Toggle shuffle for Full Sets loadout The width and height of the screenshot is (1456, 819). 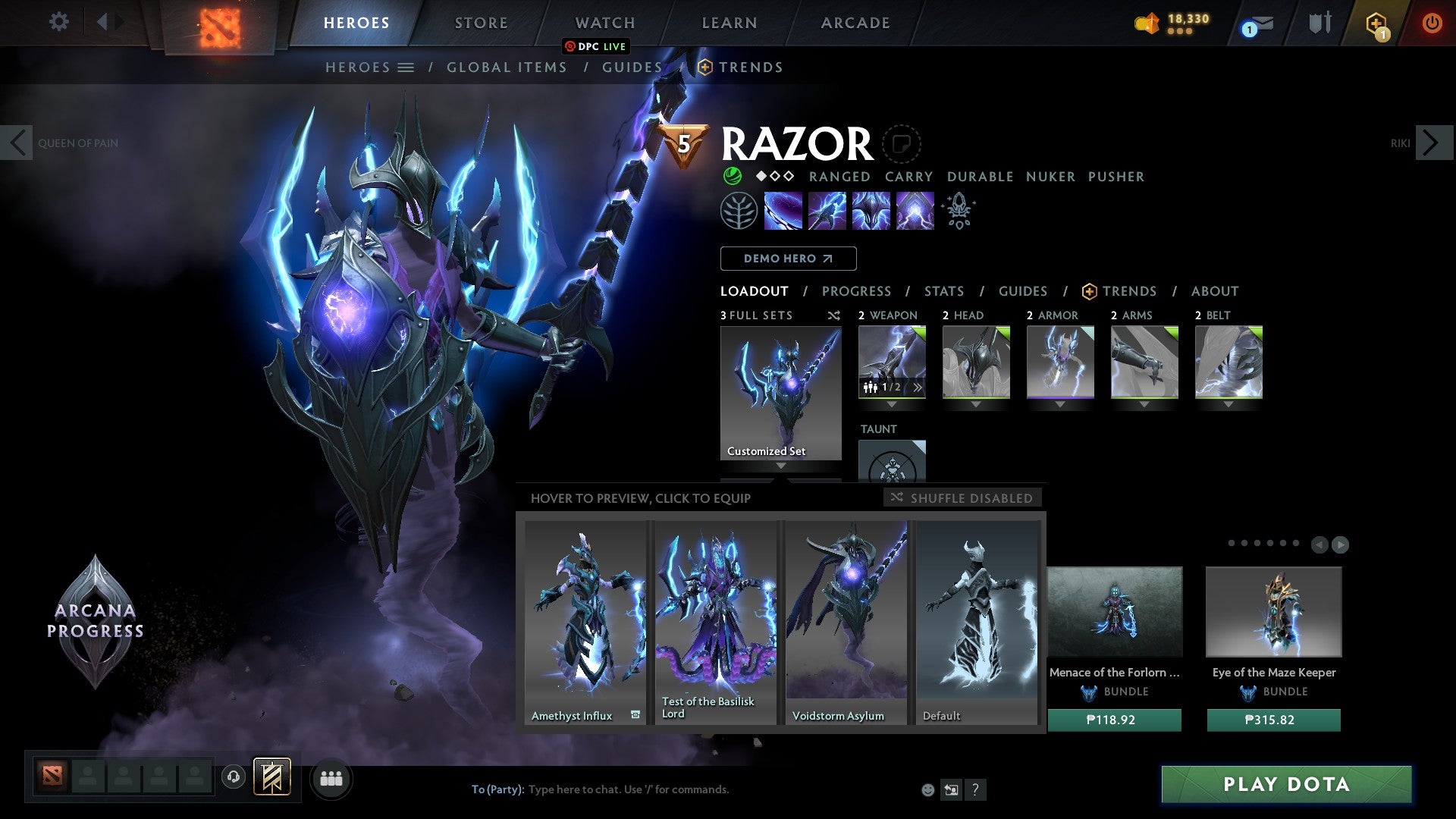(x=834, y=315)
